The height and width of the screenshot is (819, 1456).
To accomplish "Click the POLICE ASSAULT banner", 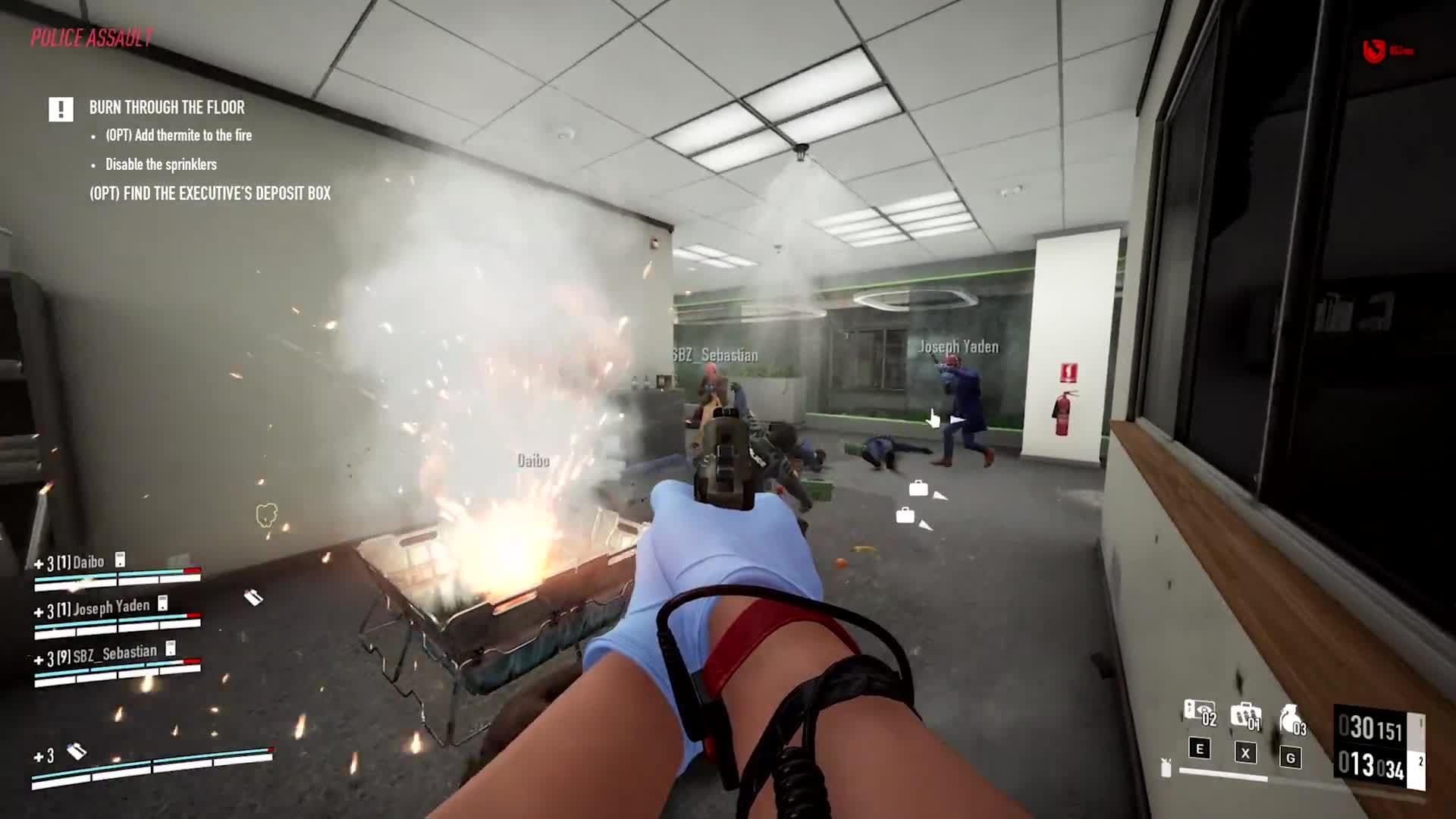I will coord(91,35).
